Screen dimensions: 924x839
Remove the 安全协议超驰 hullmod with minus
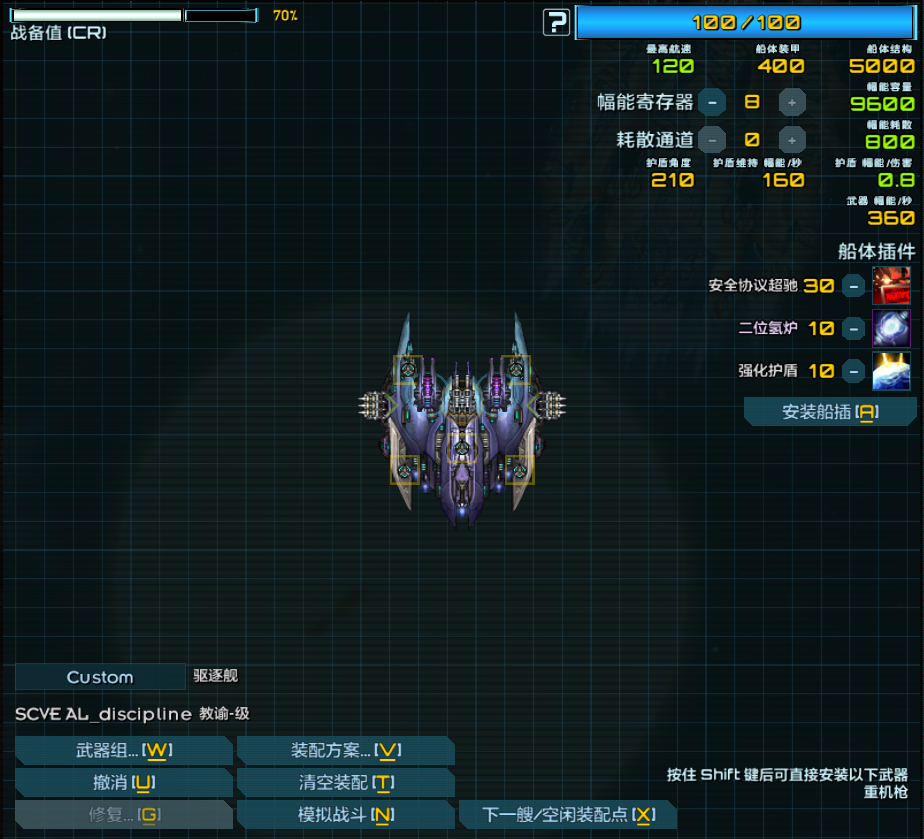point(853,286)
